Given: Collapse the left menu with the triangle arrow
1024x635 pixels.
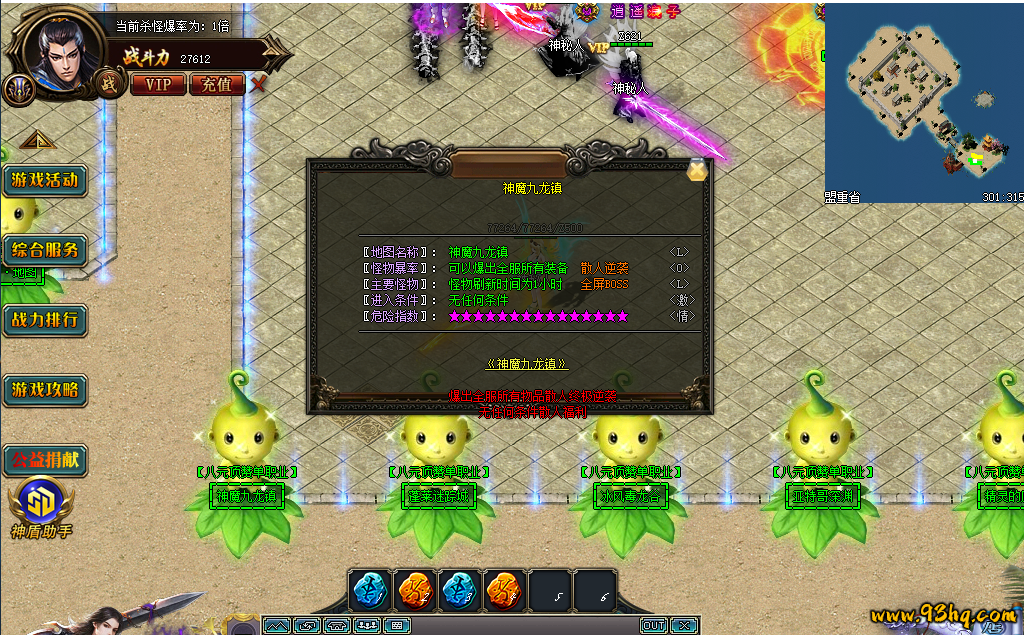Looking at the screenshot, I should (x=36, y=139).
